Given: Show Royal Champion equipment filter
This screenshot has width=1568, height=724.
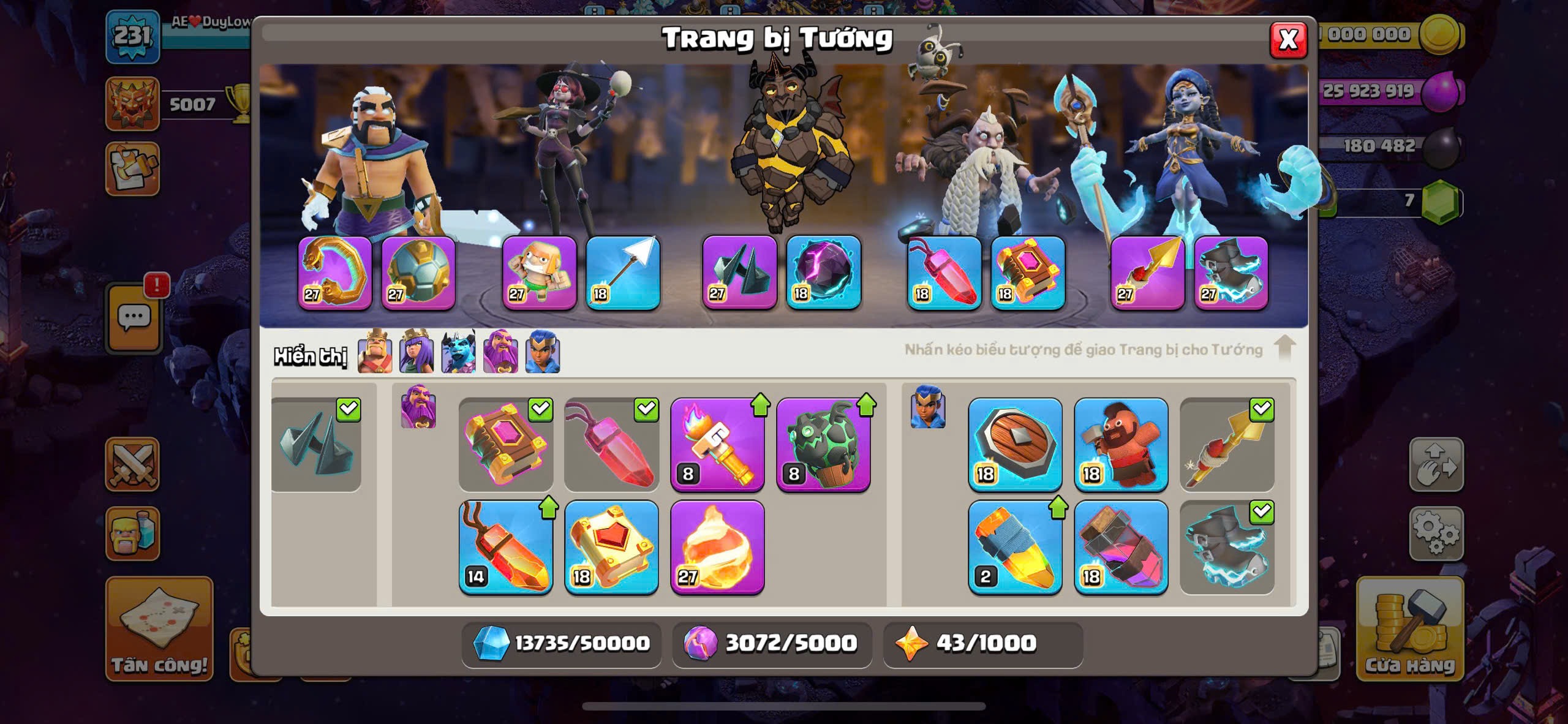Looking at the screenshot, I should click(543, 353).
